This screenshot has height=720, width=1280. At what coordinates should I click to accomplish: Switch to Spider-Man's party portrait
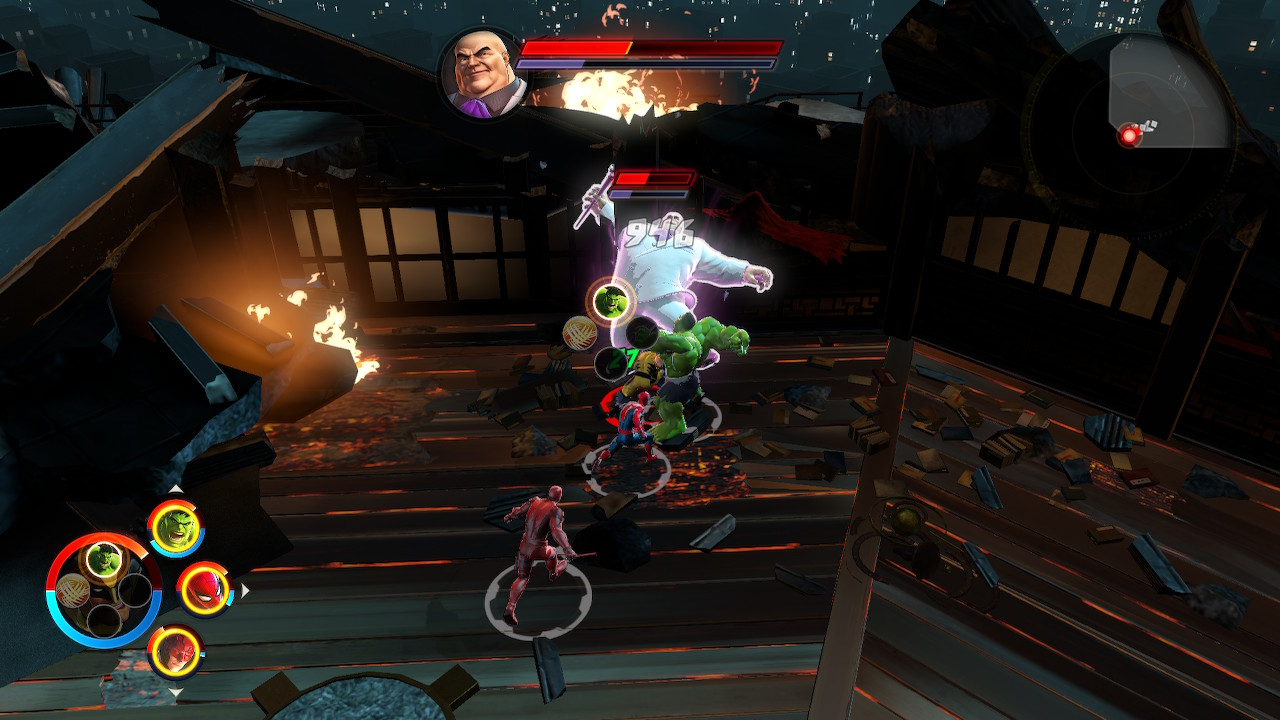point(204,590)
